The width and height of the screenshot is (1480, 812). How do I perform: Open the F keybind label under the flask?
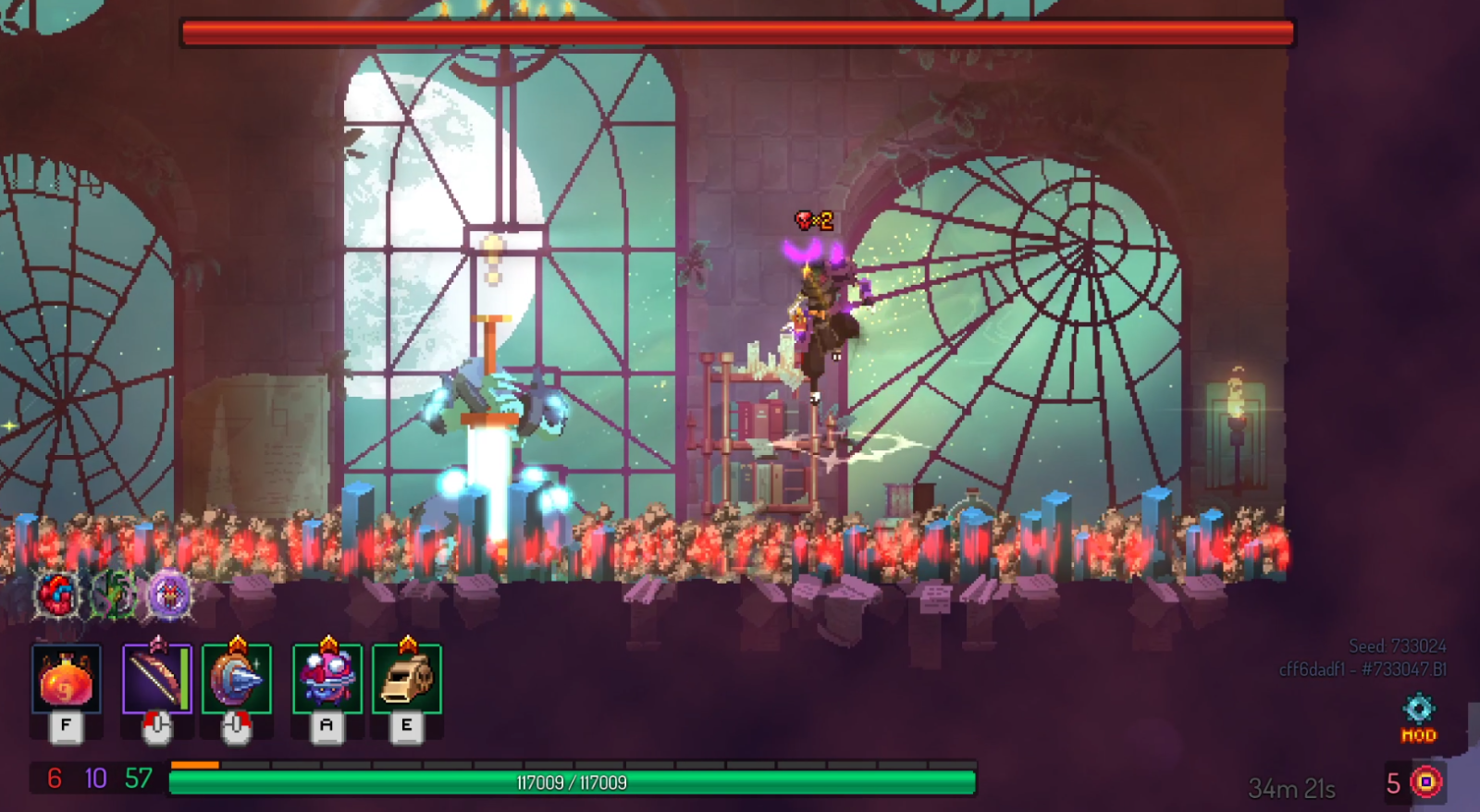point(66,725)
